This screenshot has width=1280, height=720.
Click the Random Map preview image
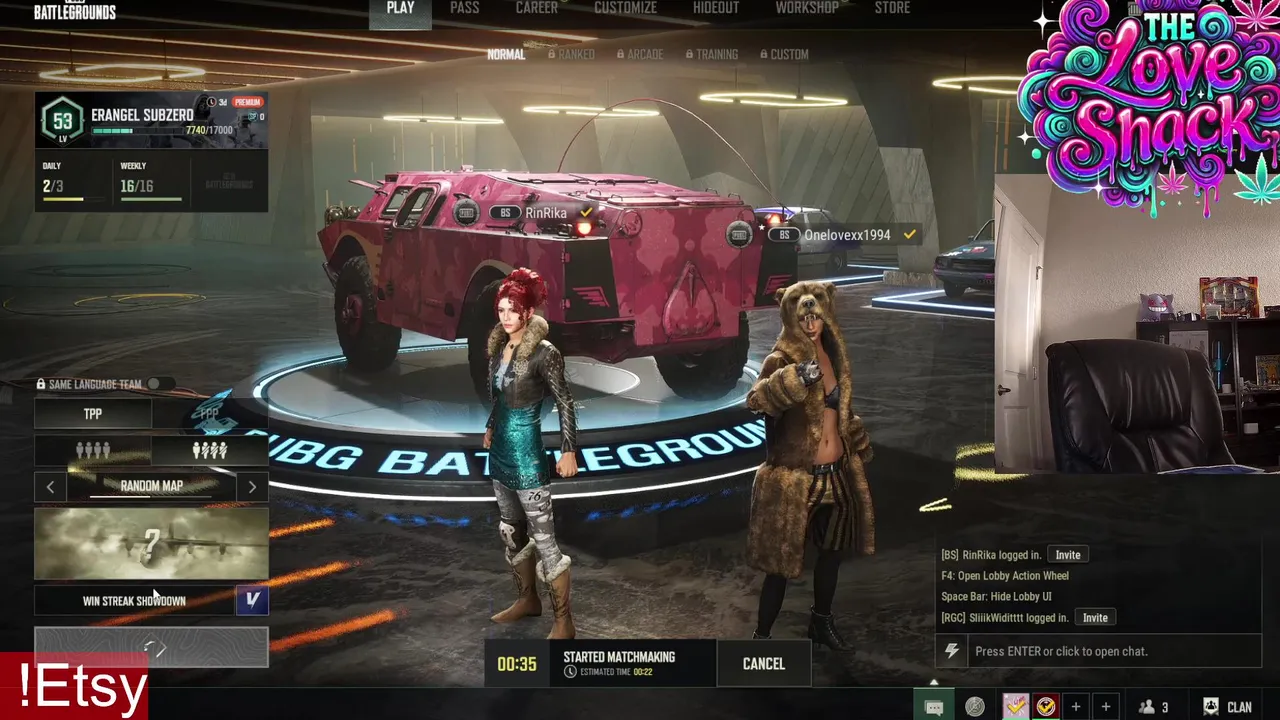pyautogui.click(x=151, y=544)
